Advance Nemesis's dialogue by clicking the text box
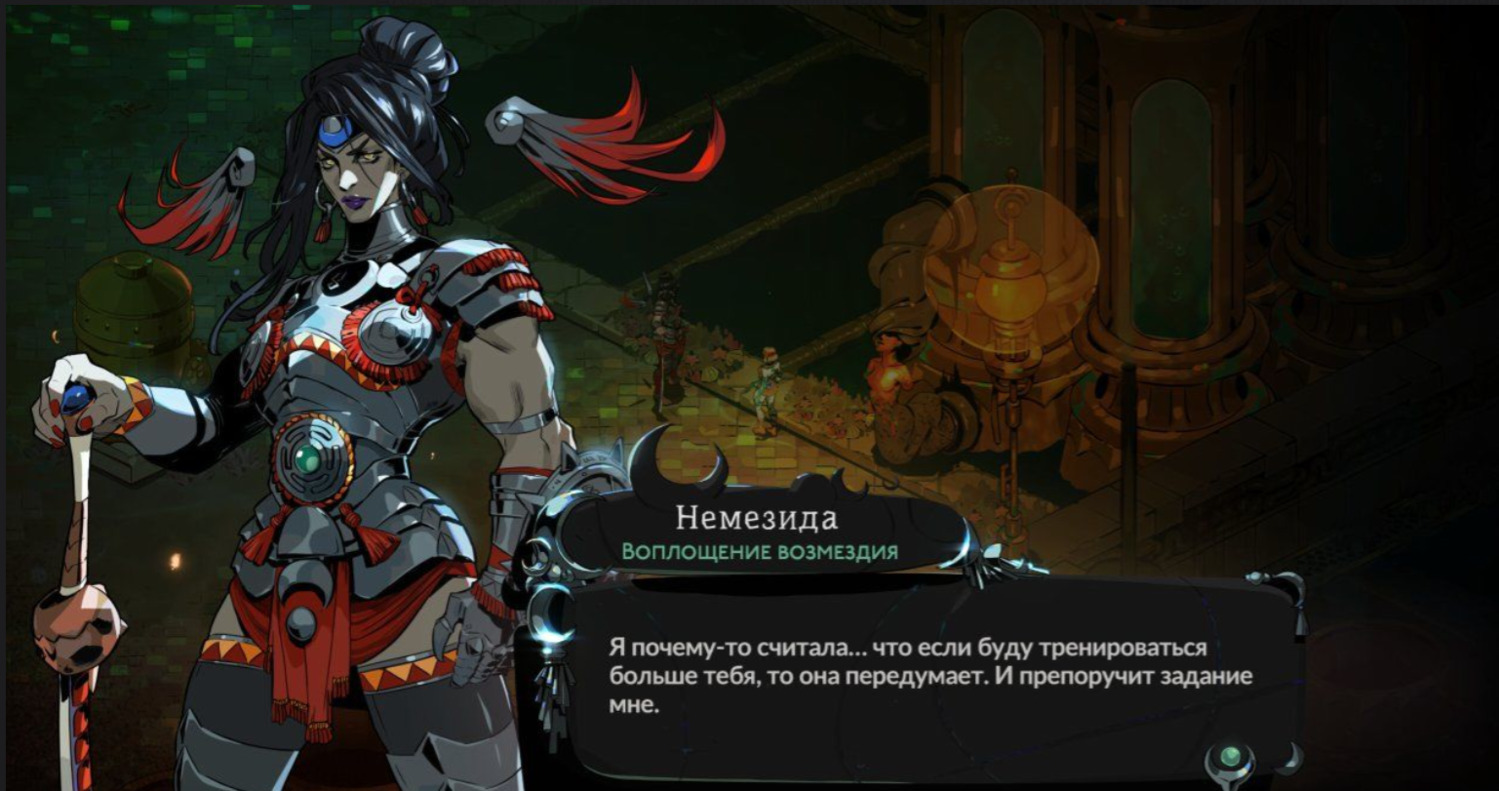 coord(930,676)
